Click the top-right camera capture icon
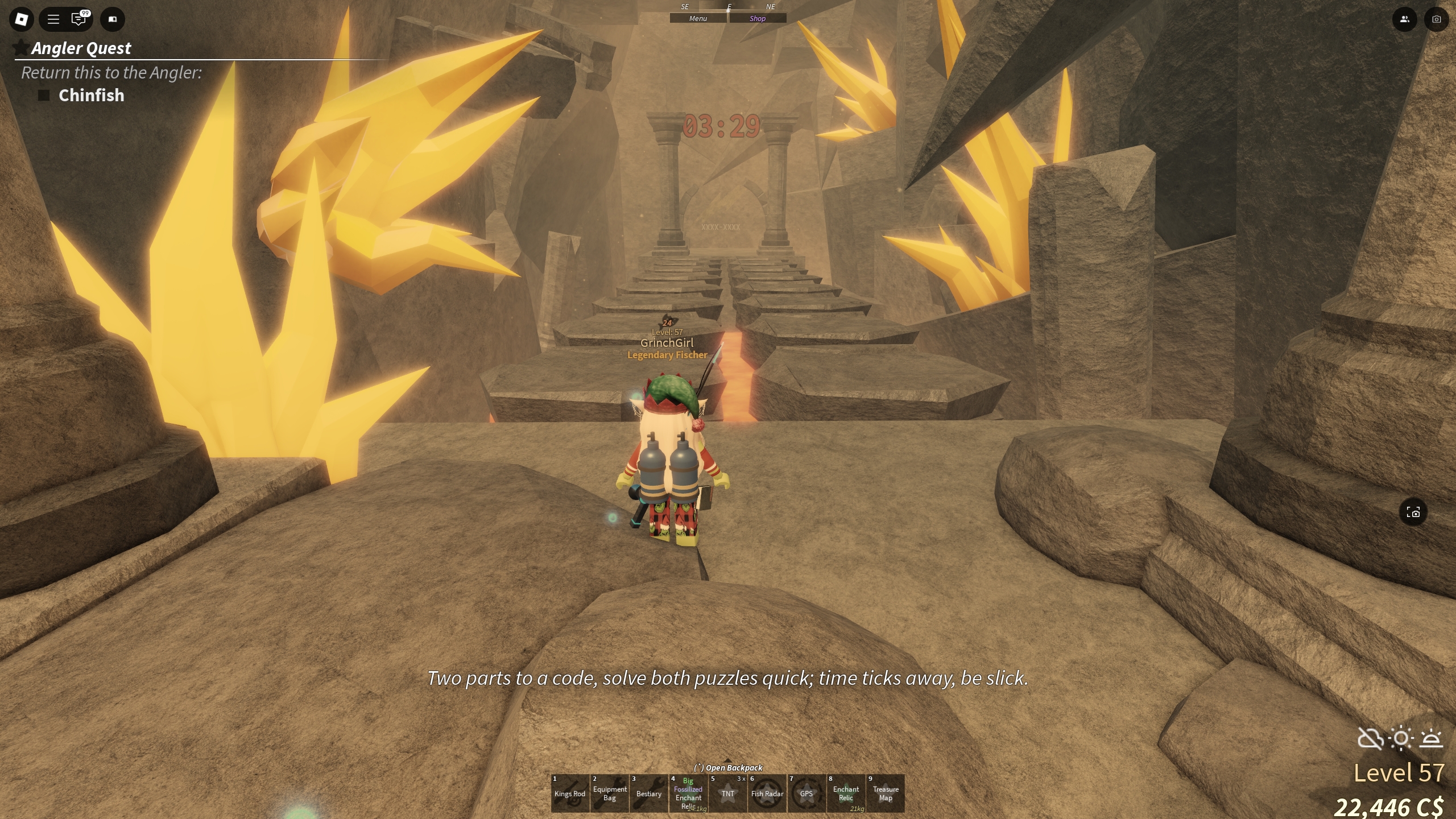 1436,19
